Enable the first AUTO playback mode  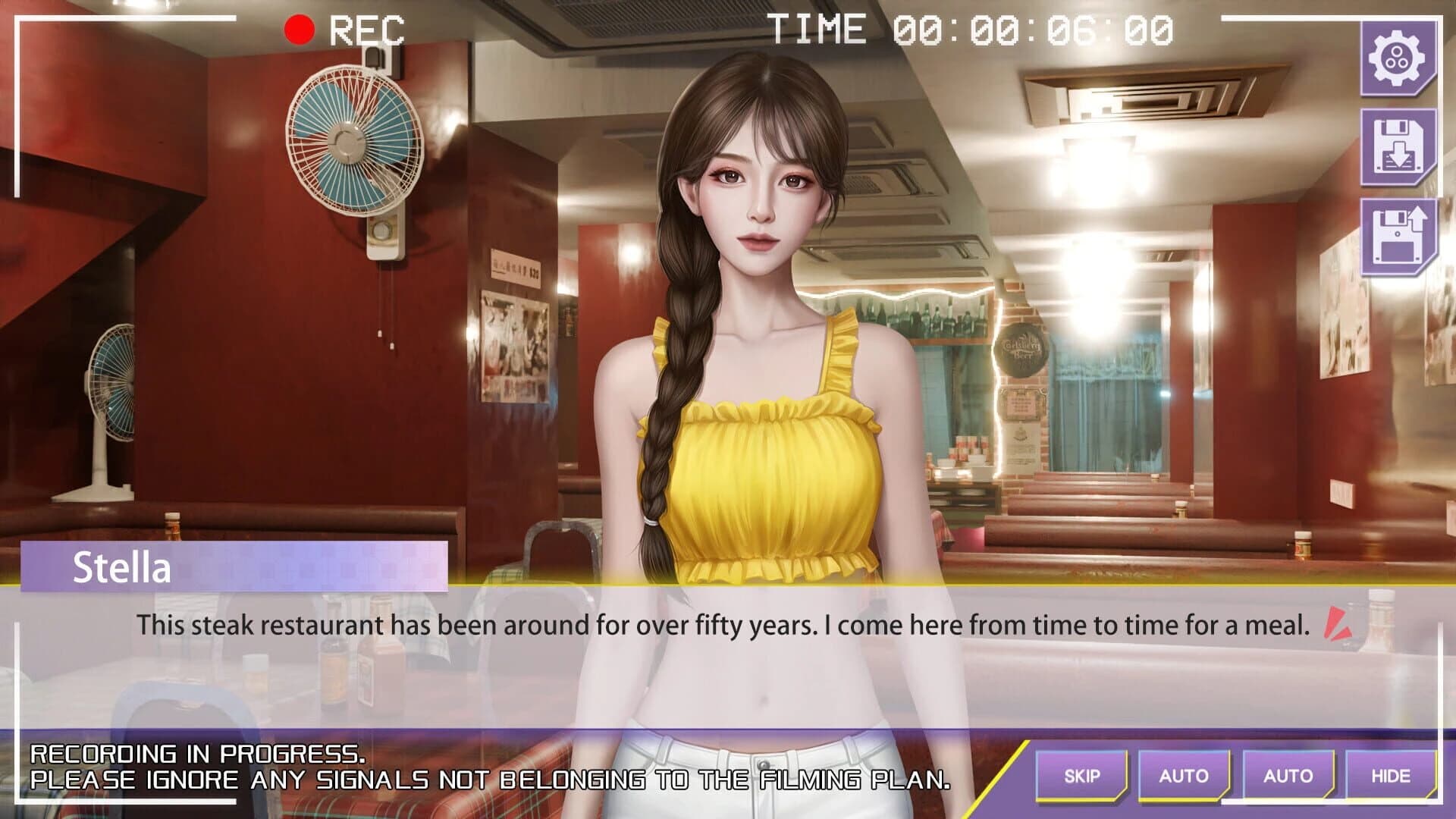tap(1186, 776)
